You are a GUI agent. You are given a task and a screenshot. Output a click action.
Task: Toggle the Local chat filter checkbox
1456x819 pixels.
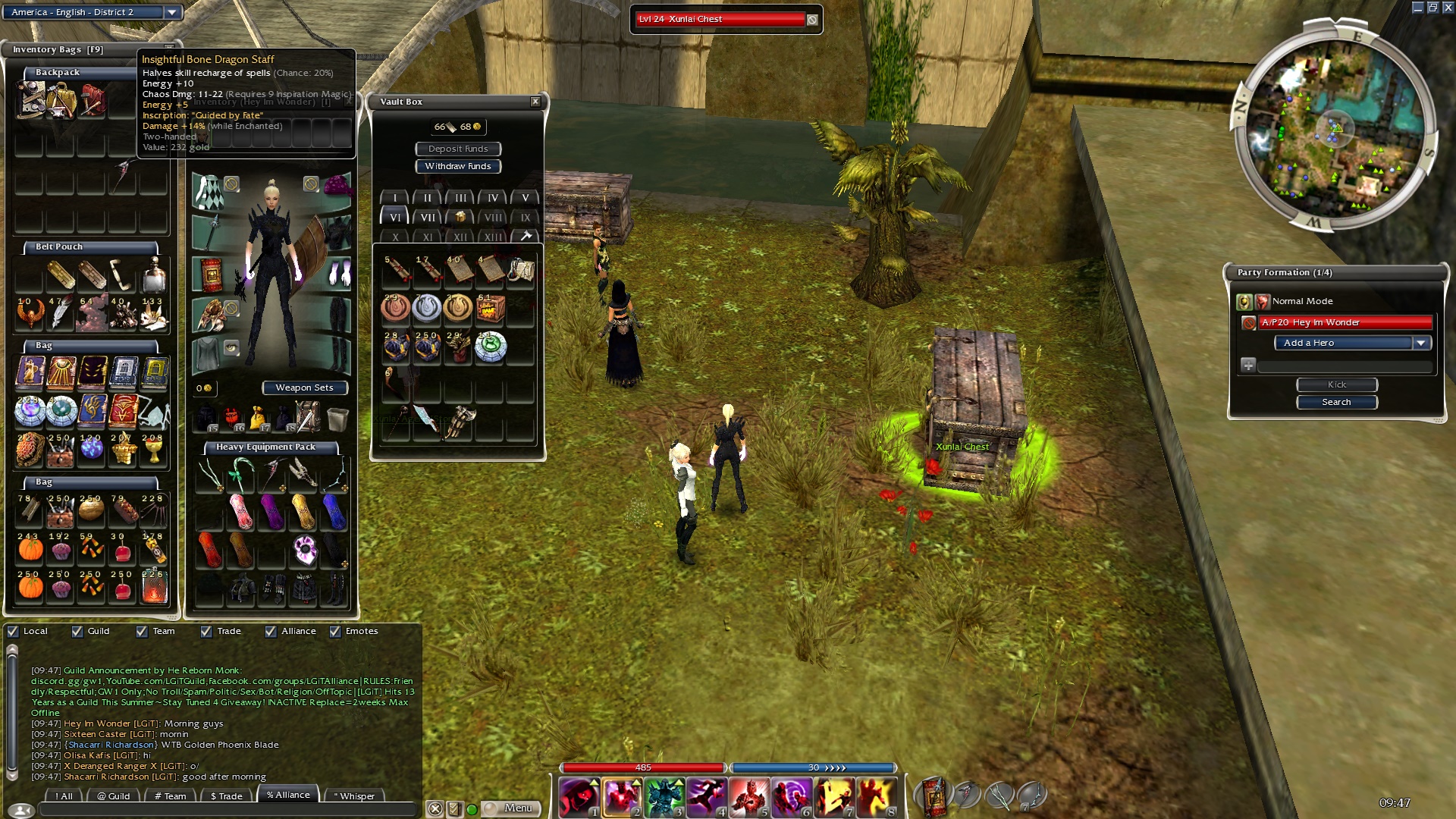(13, 631)
